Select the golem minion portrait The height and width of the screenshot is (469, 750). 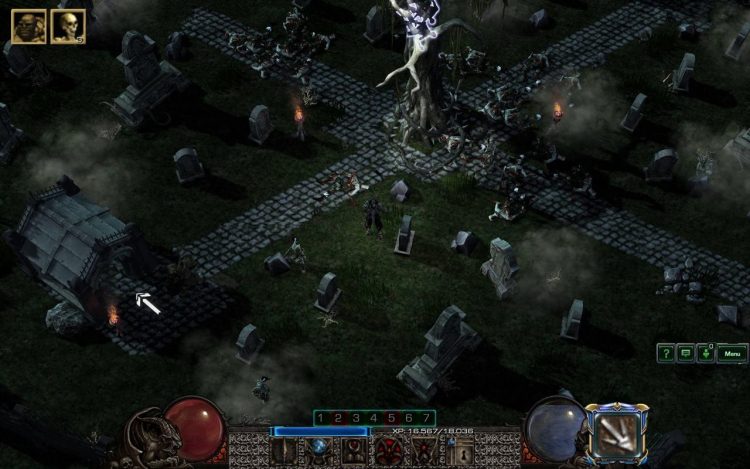coord(27,26)
